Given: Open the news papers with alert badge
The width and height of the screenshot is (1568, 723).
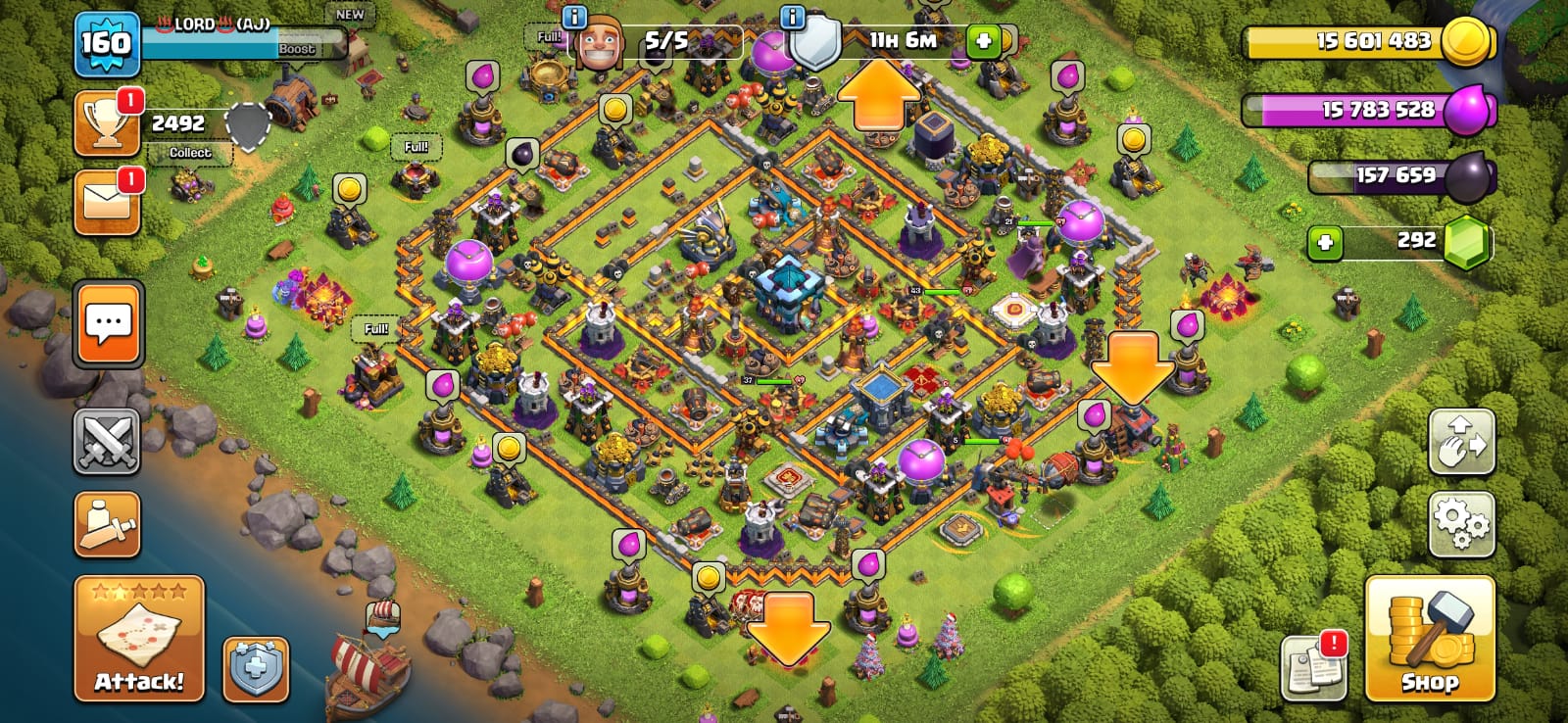Looking at the screenshot, I should tap(1313, 668).
